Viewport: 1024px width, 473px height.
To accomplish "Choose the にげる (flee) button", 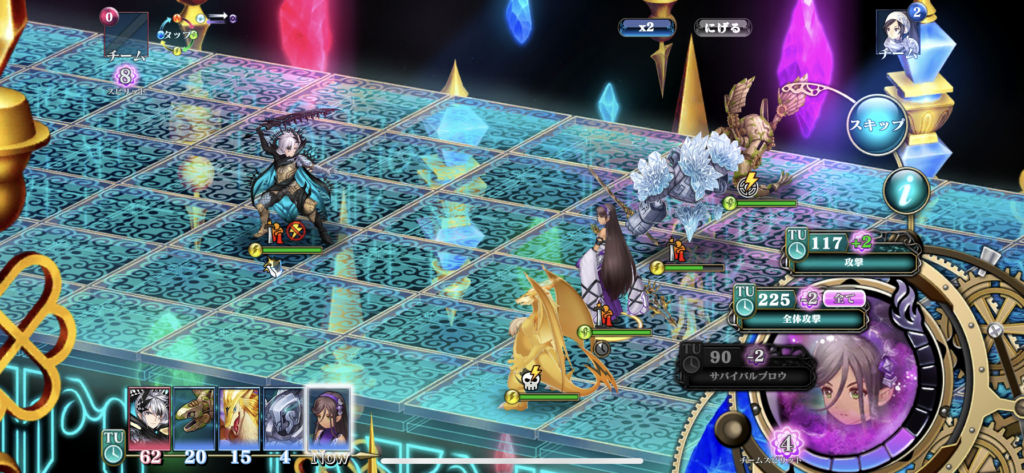I will click(x=722, y=28).
